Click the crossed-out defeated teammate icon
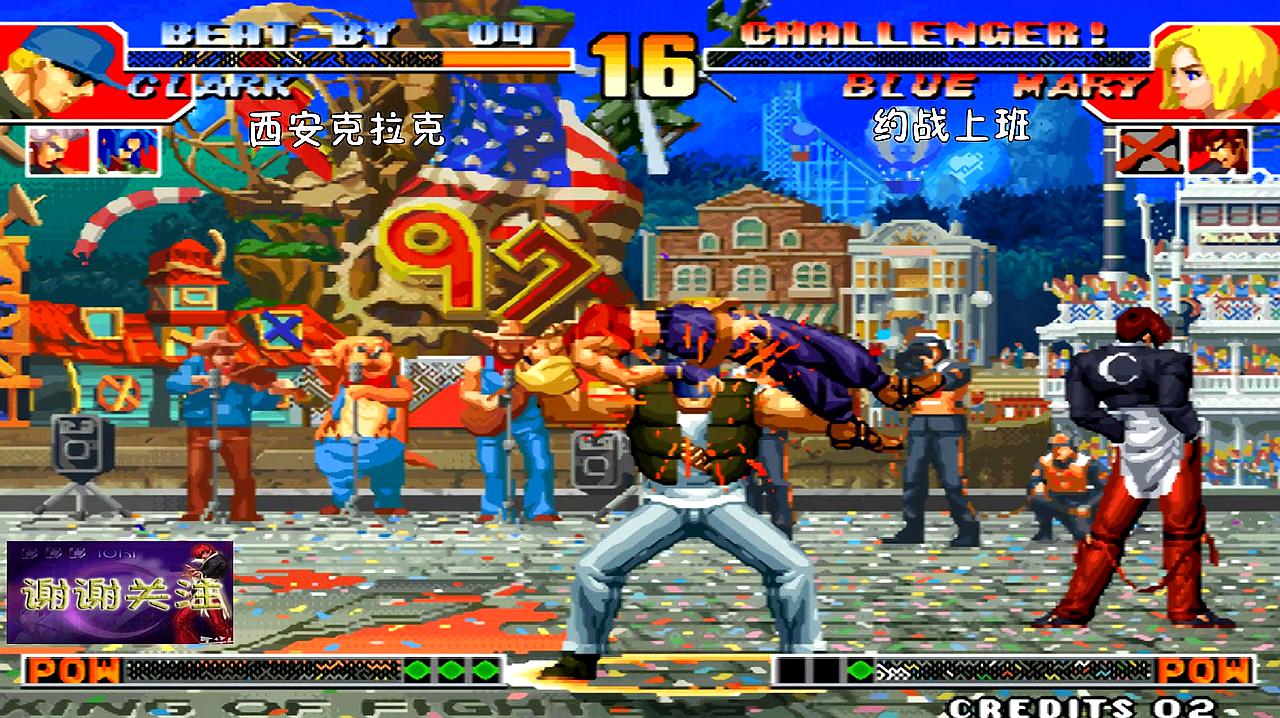Screen dimensions: 1280x718 [x=1148, y=152]
